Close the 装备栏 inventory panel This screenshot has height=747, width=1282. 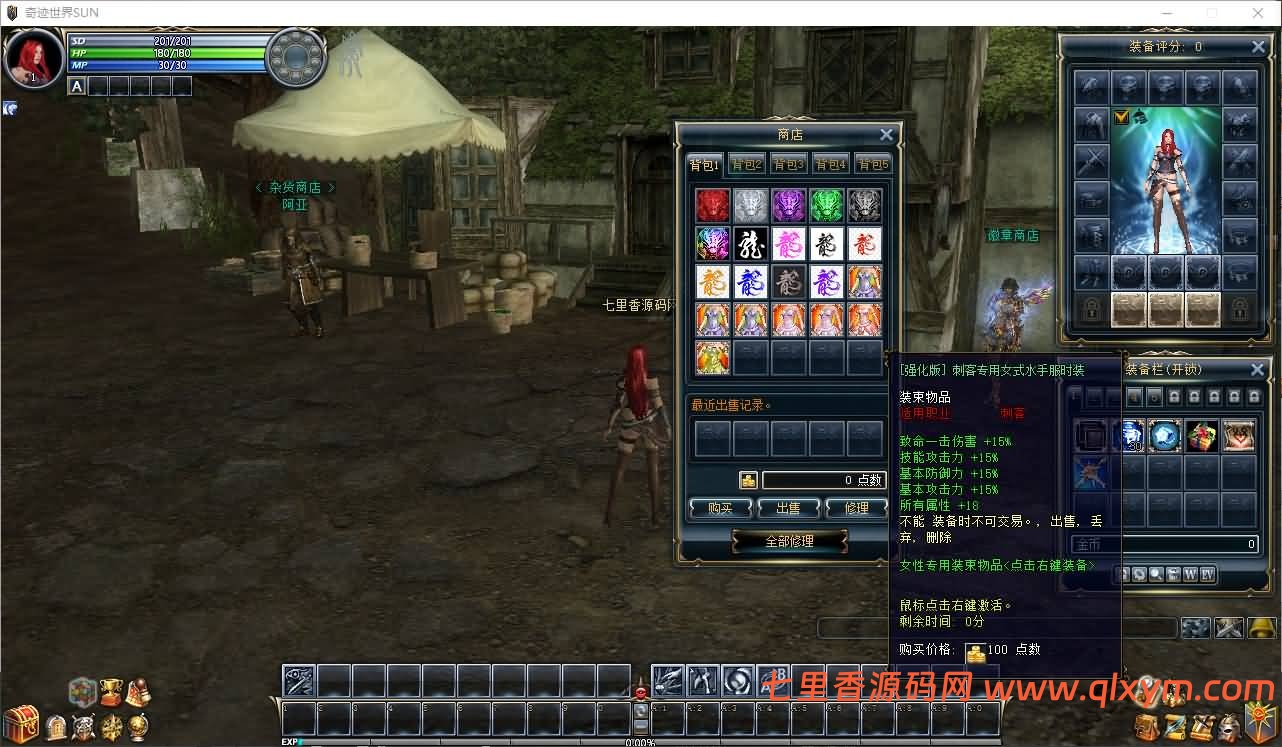pos(1258,370)
